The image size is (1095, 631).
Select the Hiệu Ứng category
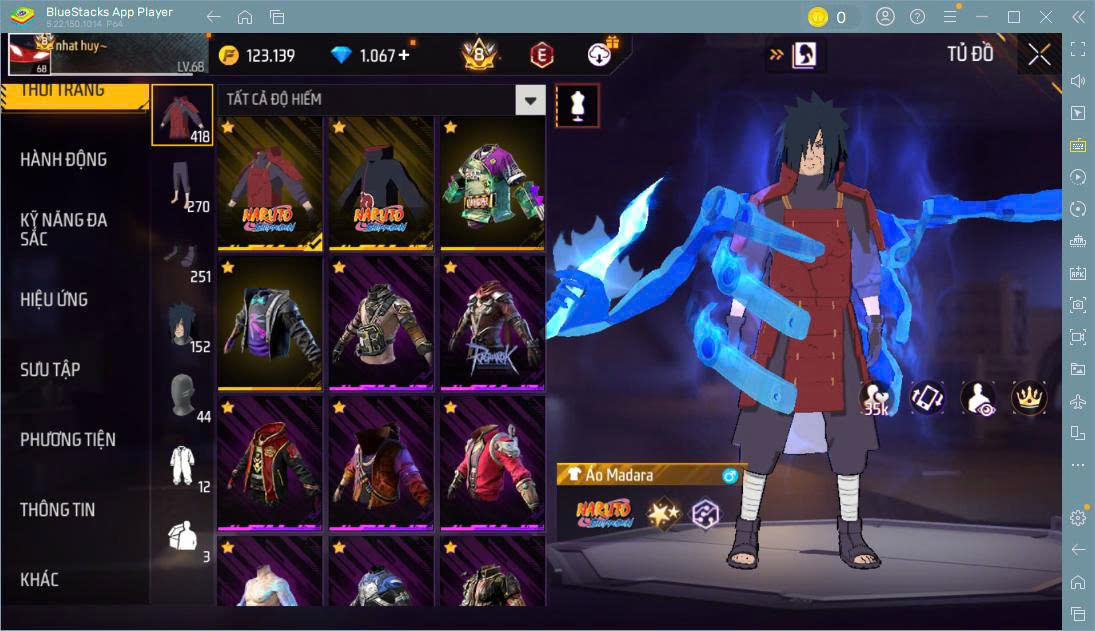[54, 299]
